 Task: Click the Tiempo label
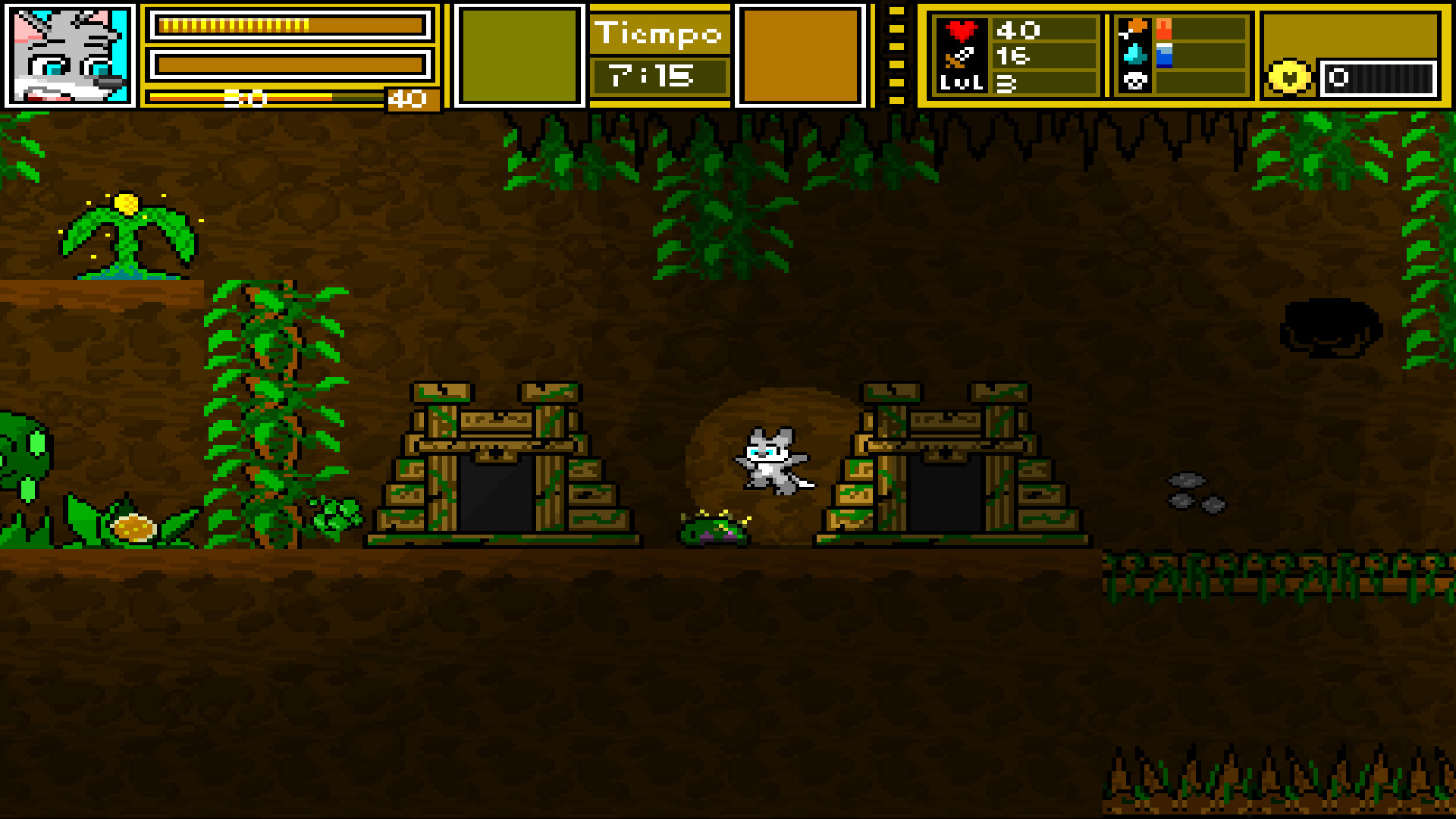coord(659,32)
